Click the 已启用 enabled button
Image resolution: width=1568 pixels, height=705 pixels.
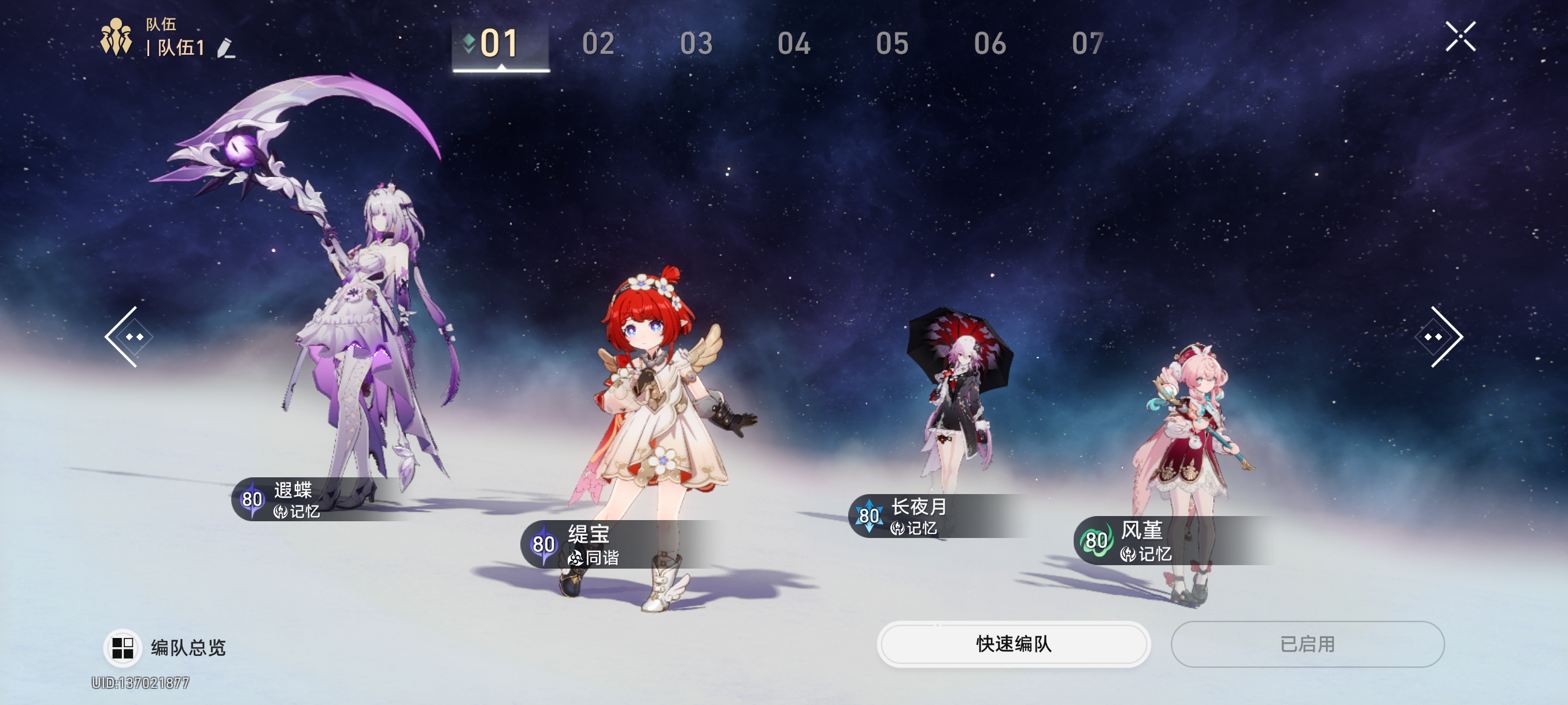click(x=1307, y=644)
